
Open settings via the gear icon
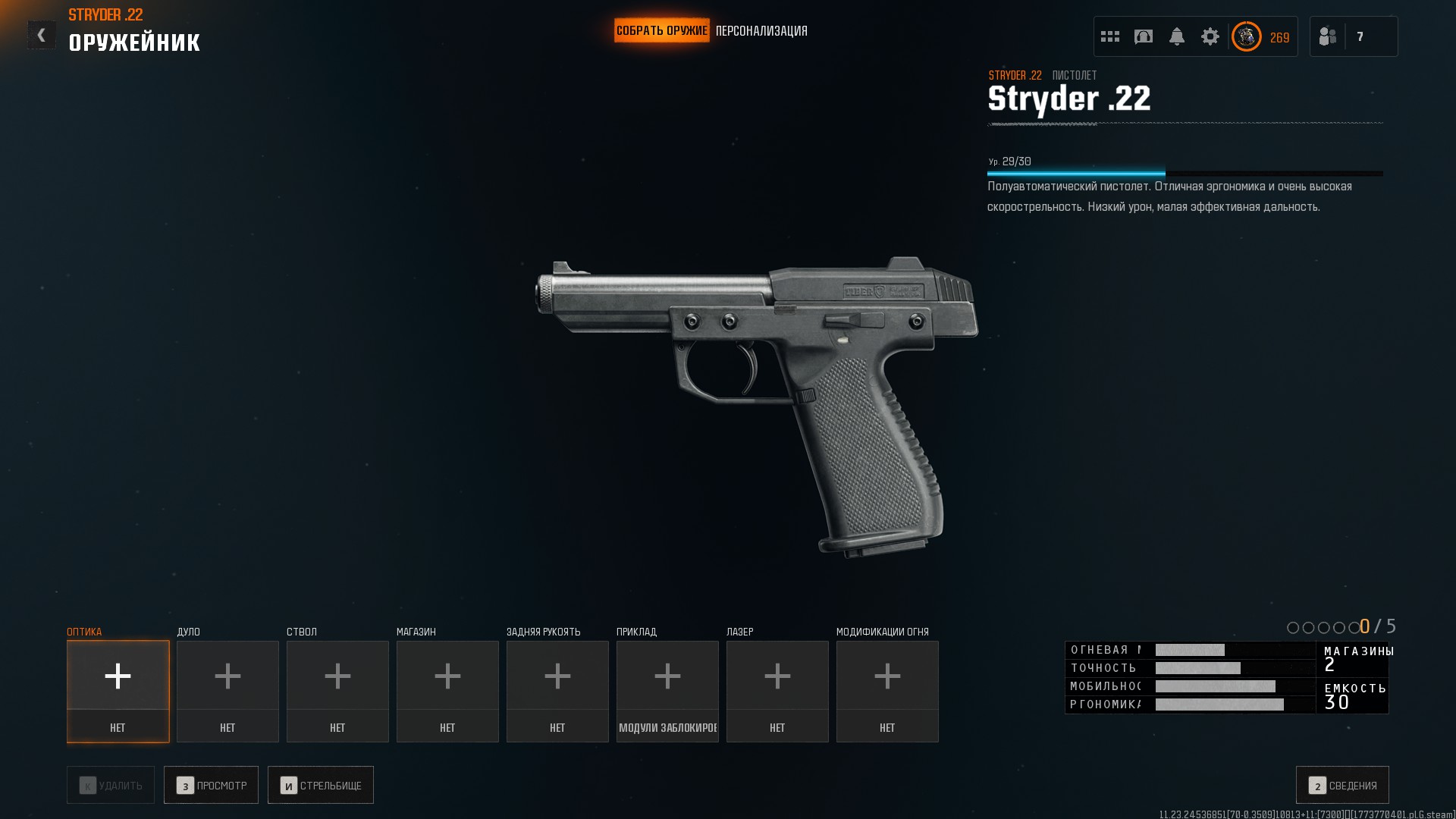[1210, 36]
